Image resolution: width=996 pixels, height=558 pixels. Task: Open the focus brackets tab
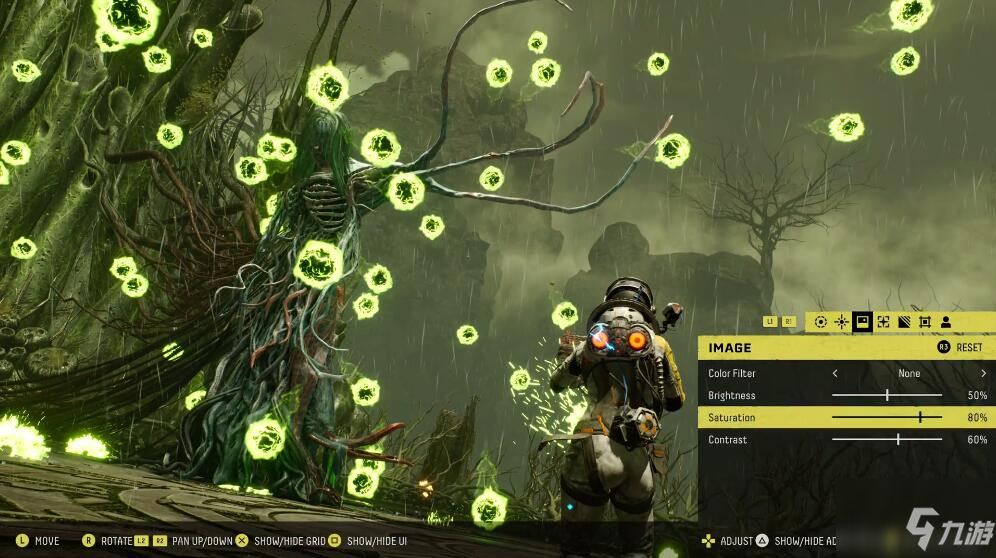pos(883,322)
